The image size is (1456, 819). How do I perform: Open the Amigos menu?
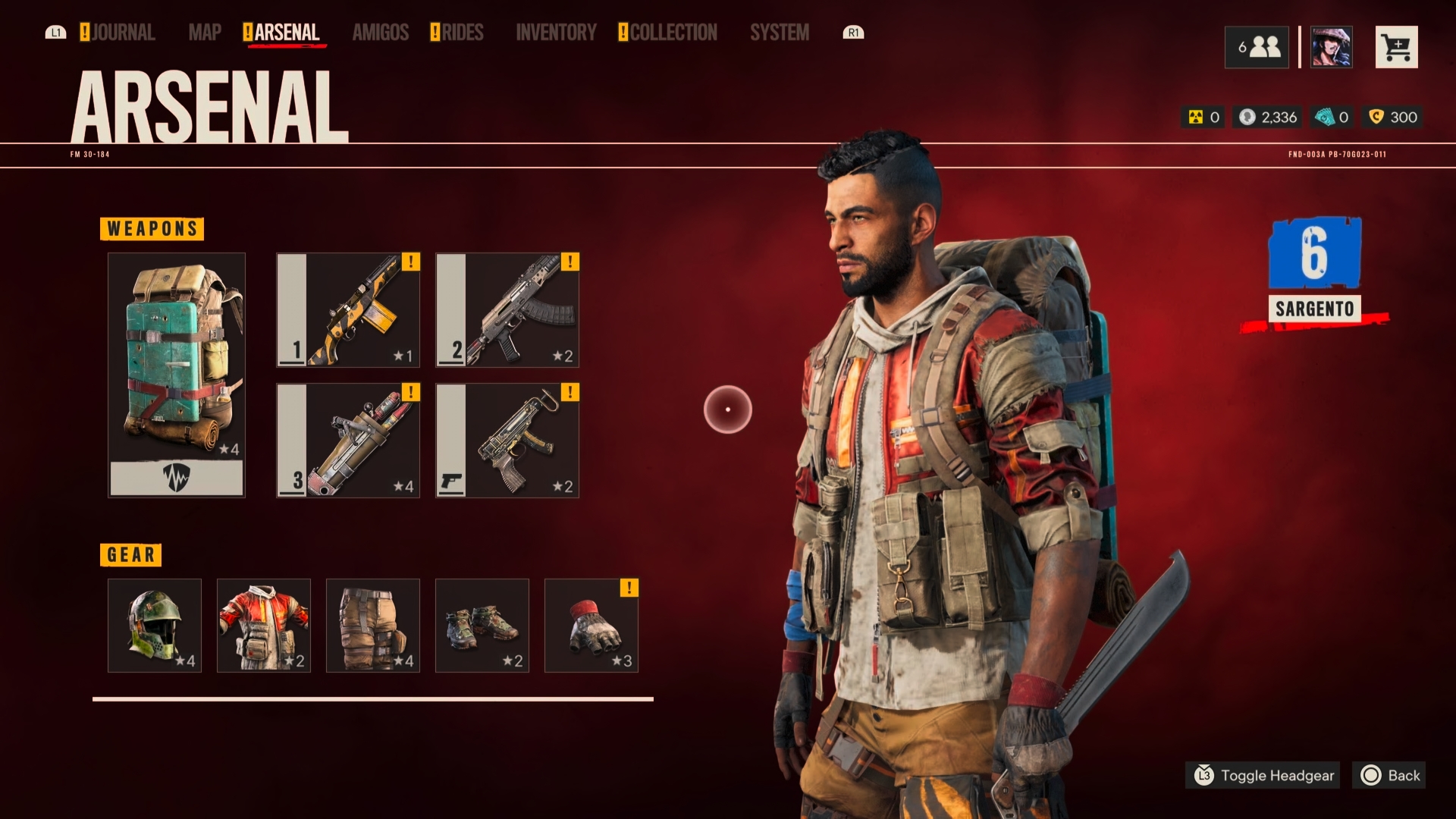coord(381,32)
